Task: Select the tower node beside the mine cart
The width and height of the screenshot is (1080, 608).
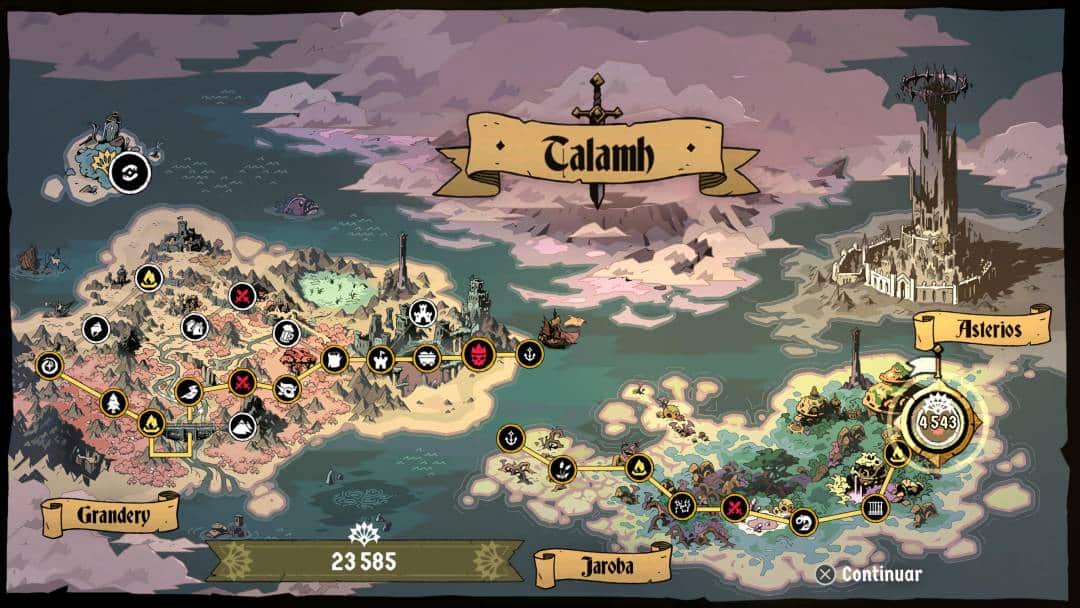Action: (x=380, y=358)
